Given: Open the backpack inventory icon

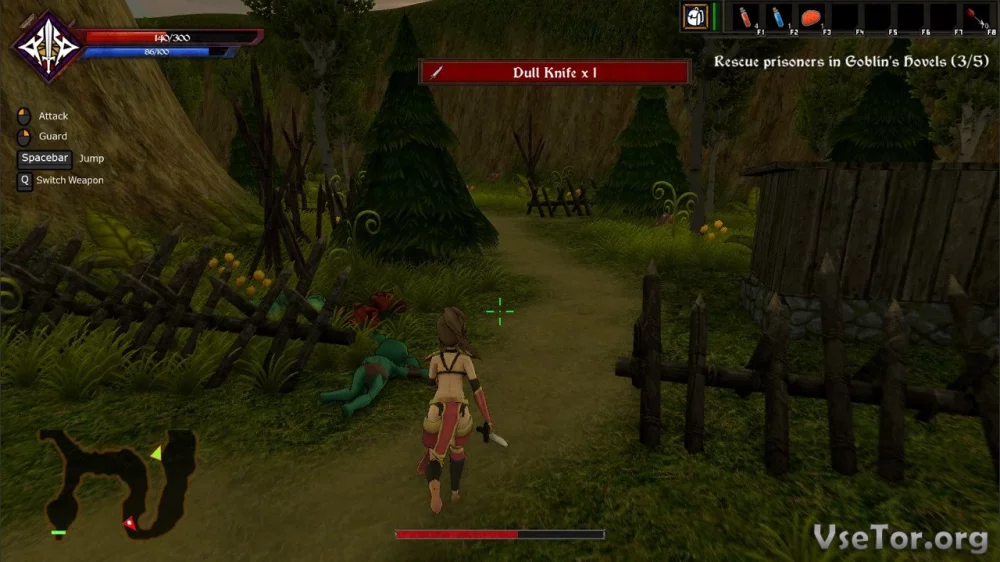Looking at the screenshot, I should tap(696, 17).
